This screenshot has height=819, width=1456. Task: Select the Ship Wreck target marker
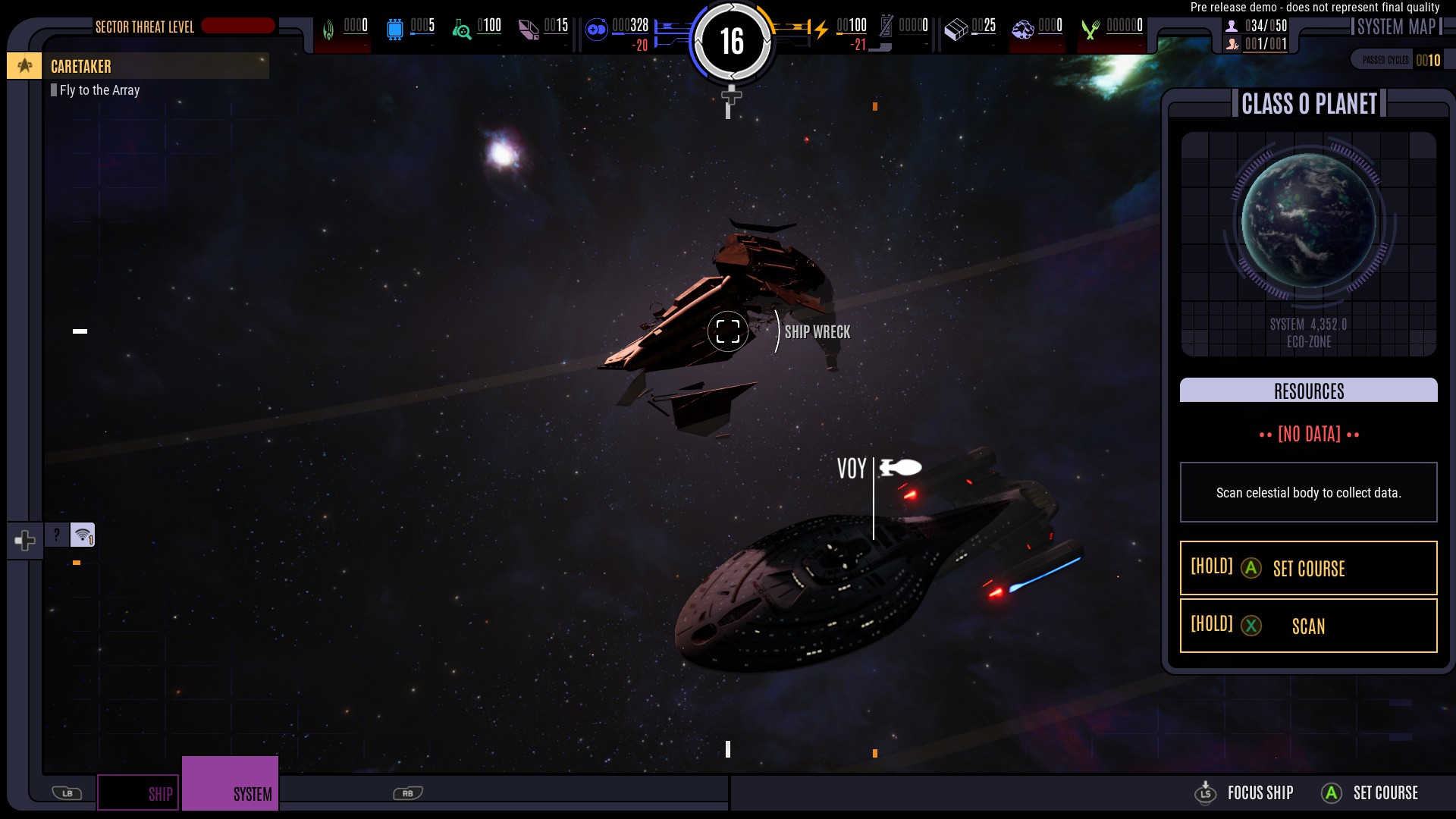tap(728, 331)
